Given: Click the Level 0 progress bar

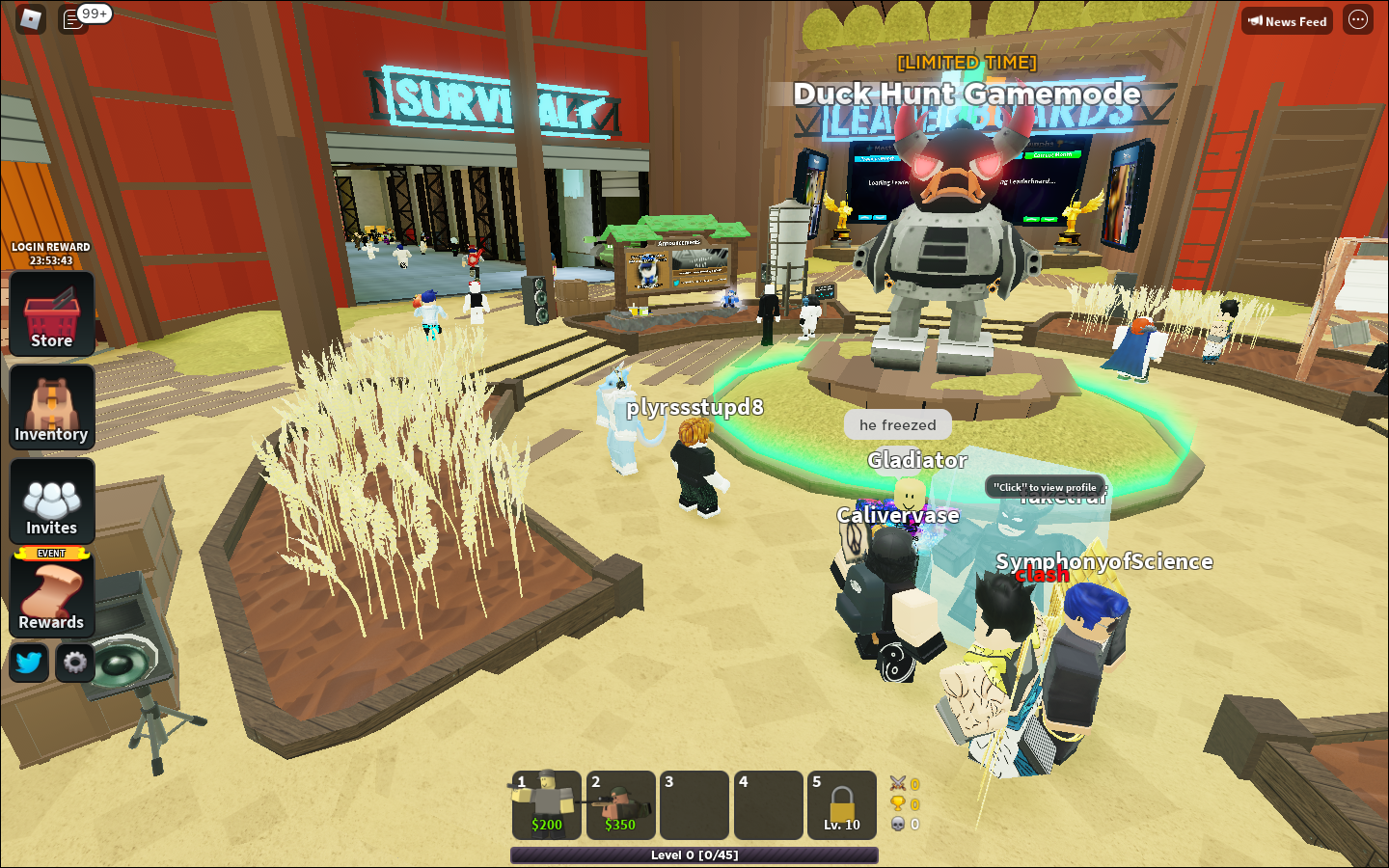Looking at the screenshot, I should point(694,854).
